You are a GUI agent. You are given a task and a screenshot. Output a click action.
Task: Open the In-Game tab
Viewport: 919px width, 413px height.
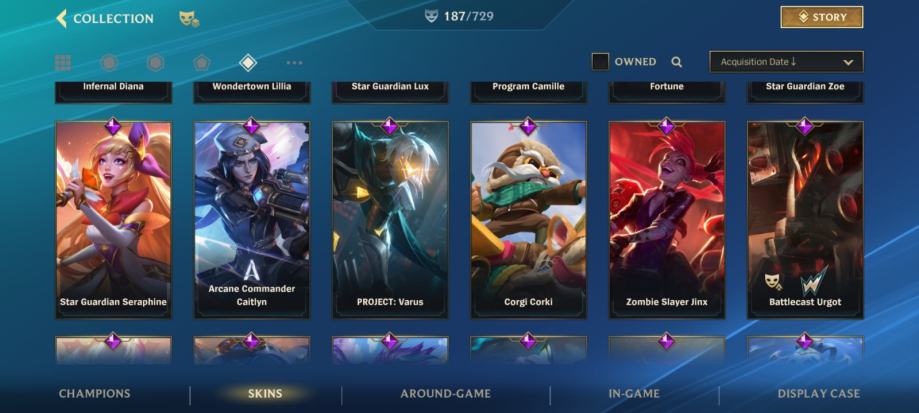pos(634,394)
